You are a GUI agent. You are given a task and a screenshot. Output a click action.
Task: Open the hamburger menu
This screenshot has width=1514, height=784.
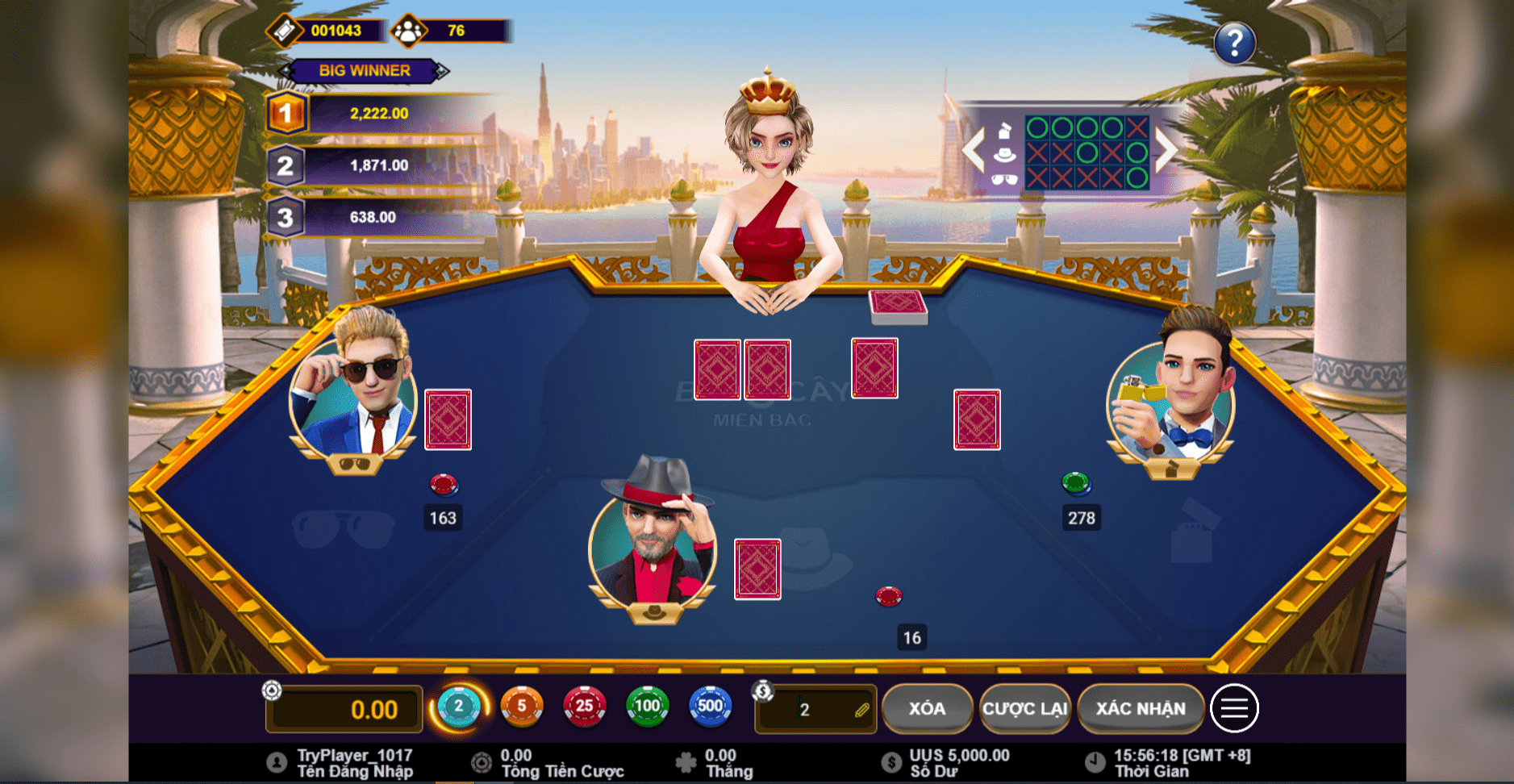point(1233,708)
